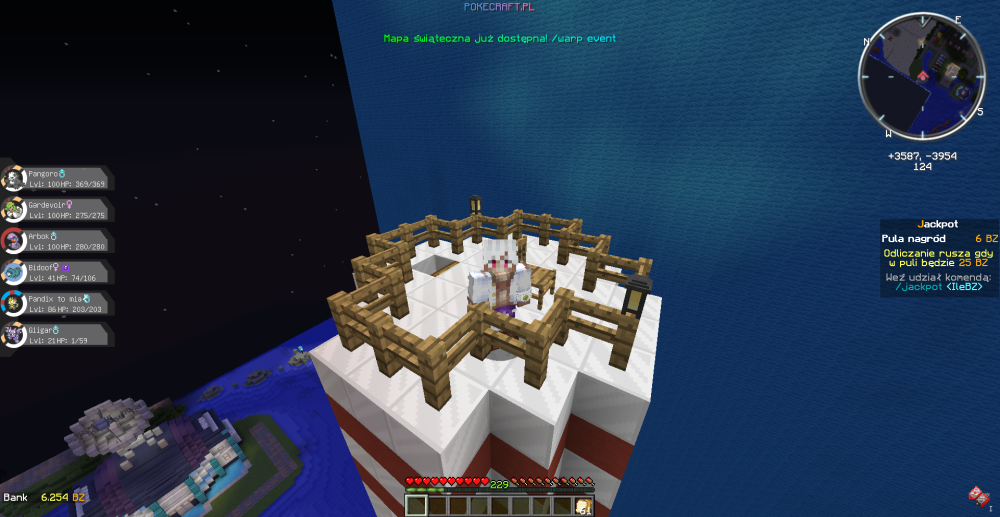Image resolution: width=1000 pixels, height=517 pixels.
Task: Select Pangoro in the party list
Action: (x=55, y=179)
